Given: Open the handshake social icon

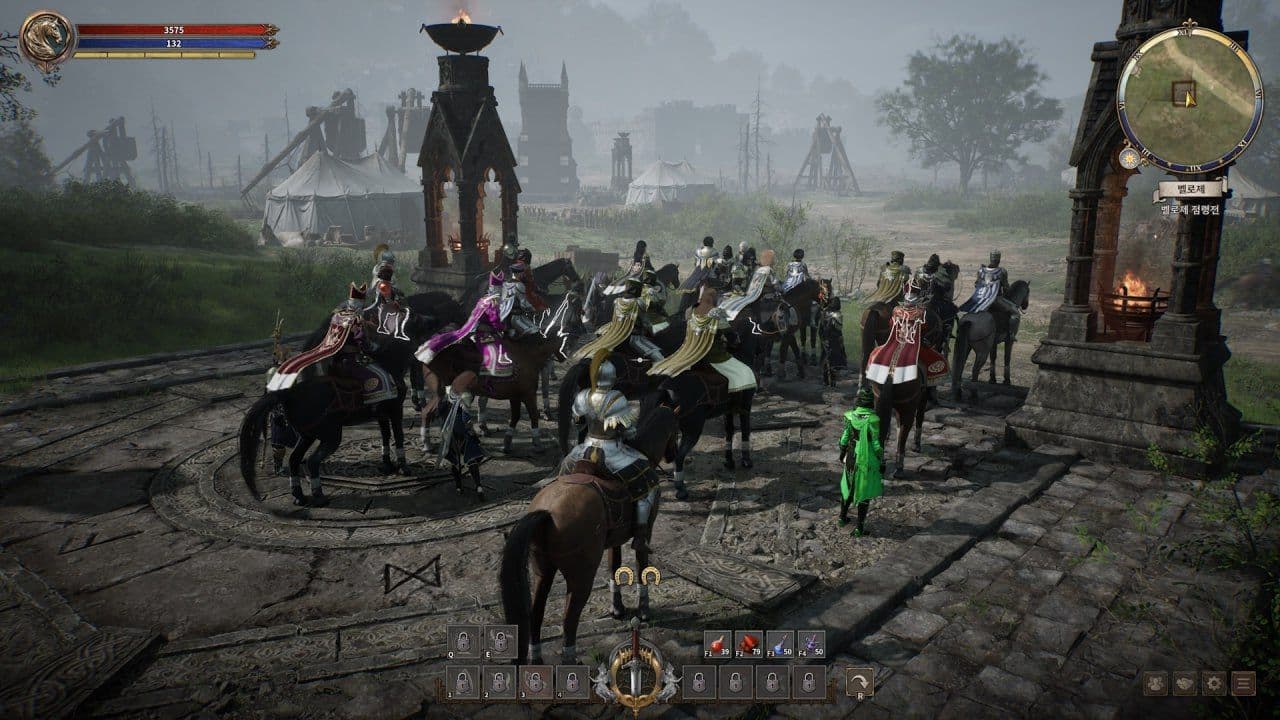Looking at the screenshot, I should click(x=1185, y=684).
